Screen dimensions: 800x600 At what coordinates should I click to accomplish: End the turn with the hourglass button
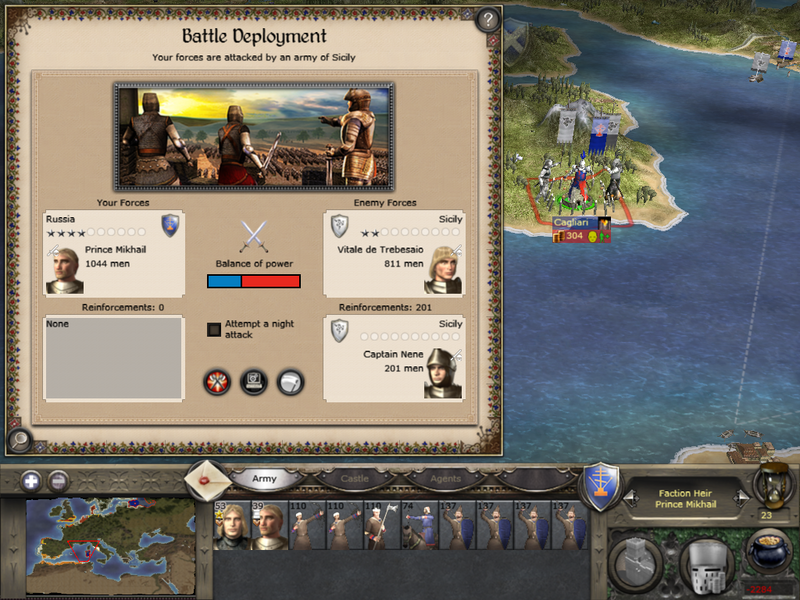pyautogui.click(x=771, y=487)
